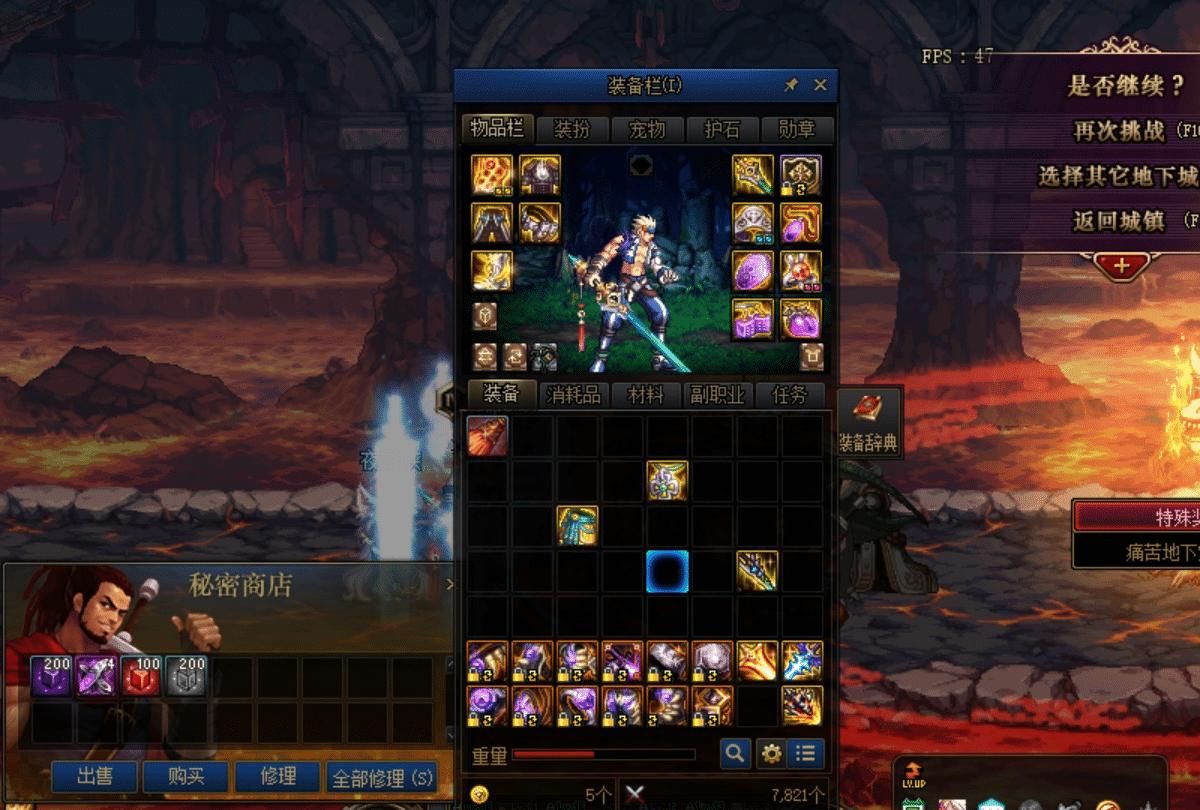Choose the 购买 buy button
The height and width of the screenshot is (810, 1200).
pos(186,776)
